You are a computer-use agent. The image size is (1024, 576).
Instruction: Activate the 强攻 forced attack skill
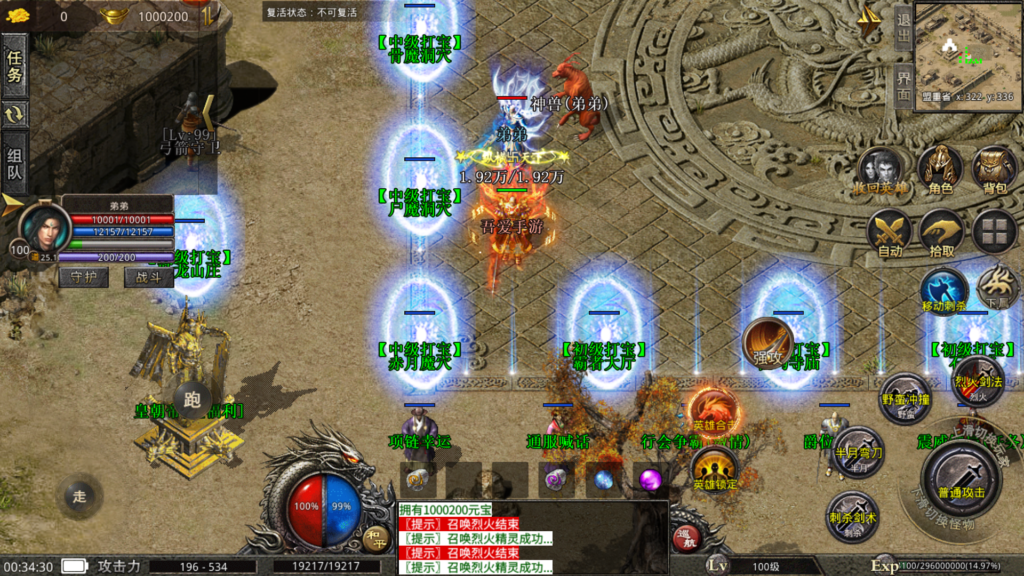pos(767,343)
